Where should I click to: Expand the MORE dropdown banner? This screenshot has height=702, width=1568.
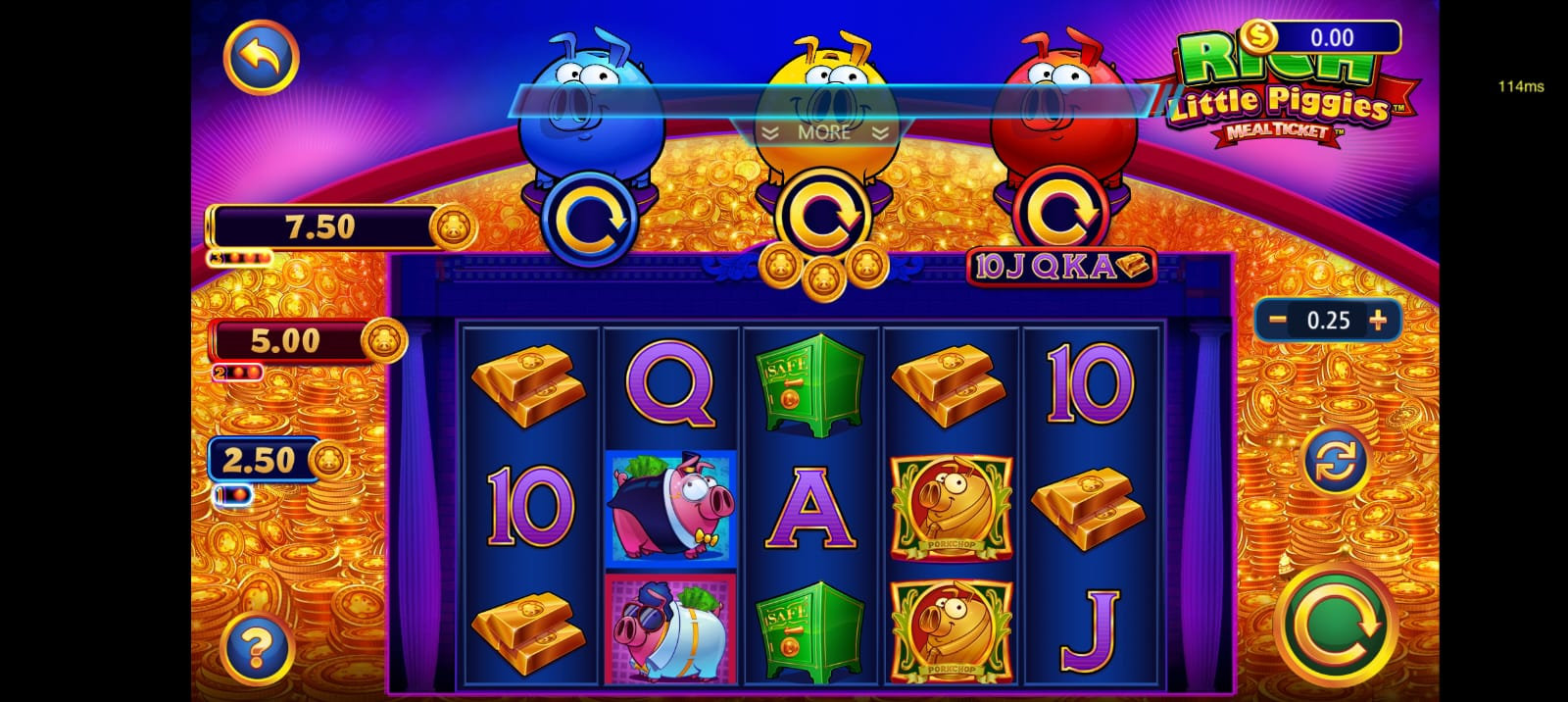point(824,132)
